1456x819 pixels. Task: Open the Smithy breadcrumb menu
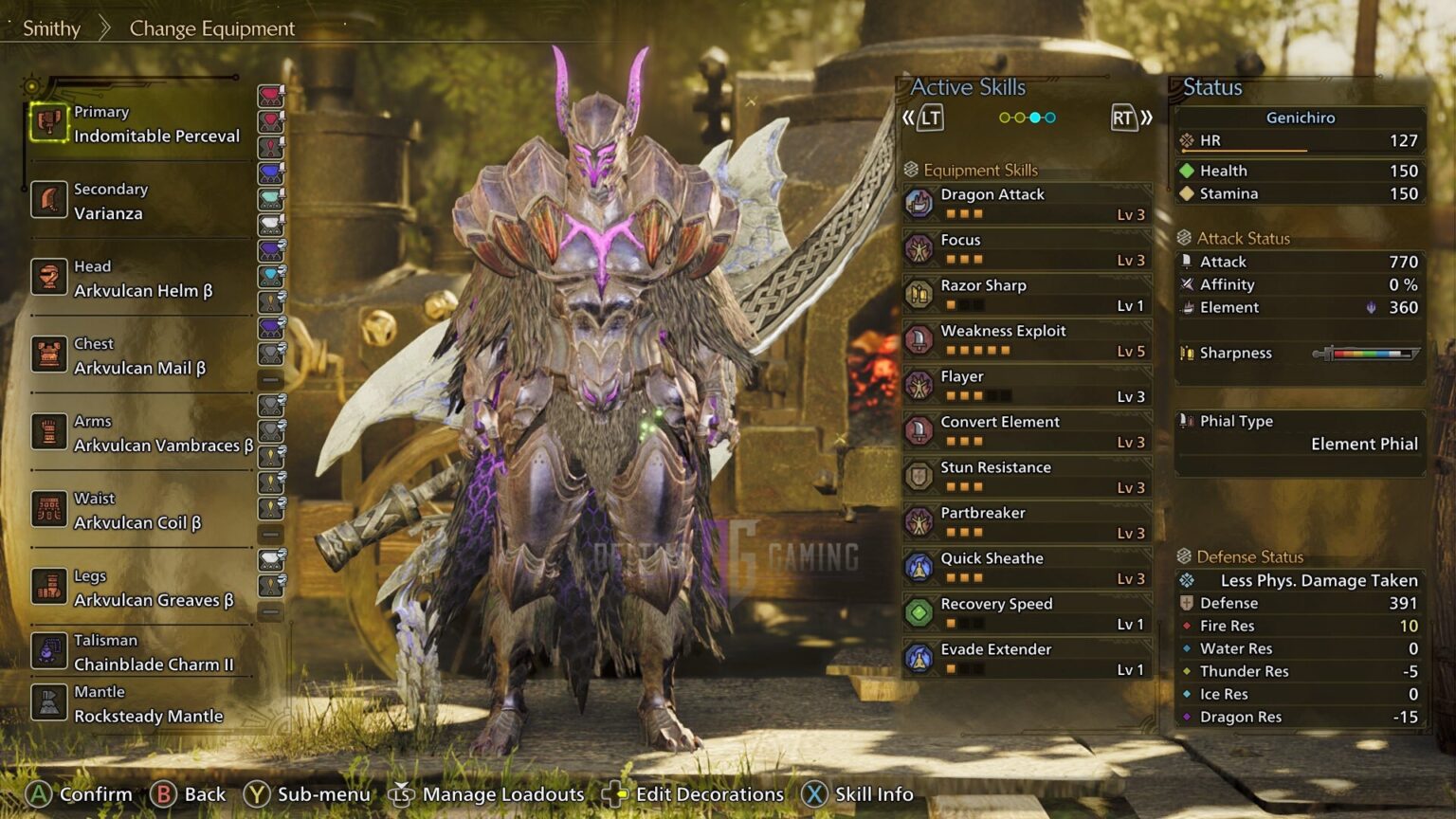tap(52, 27)
